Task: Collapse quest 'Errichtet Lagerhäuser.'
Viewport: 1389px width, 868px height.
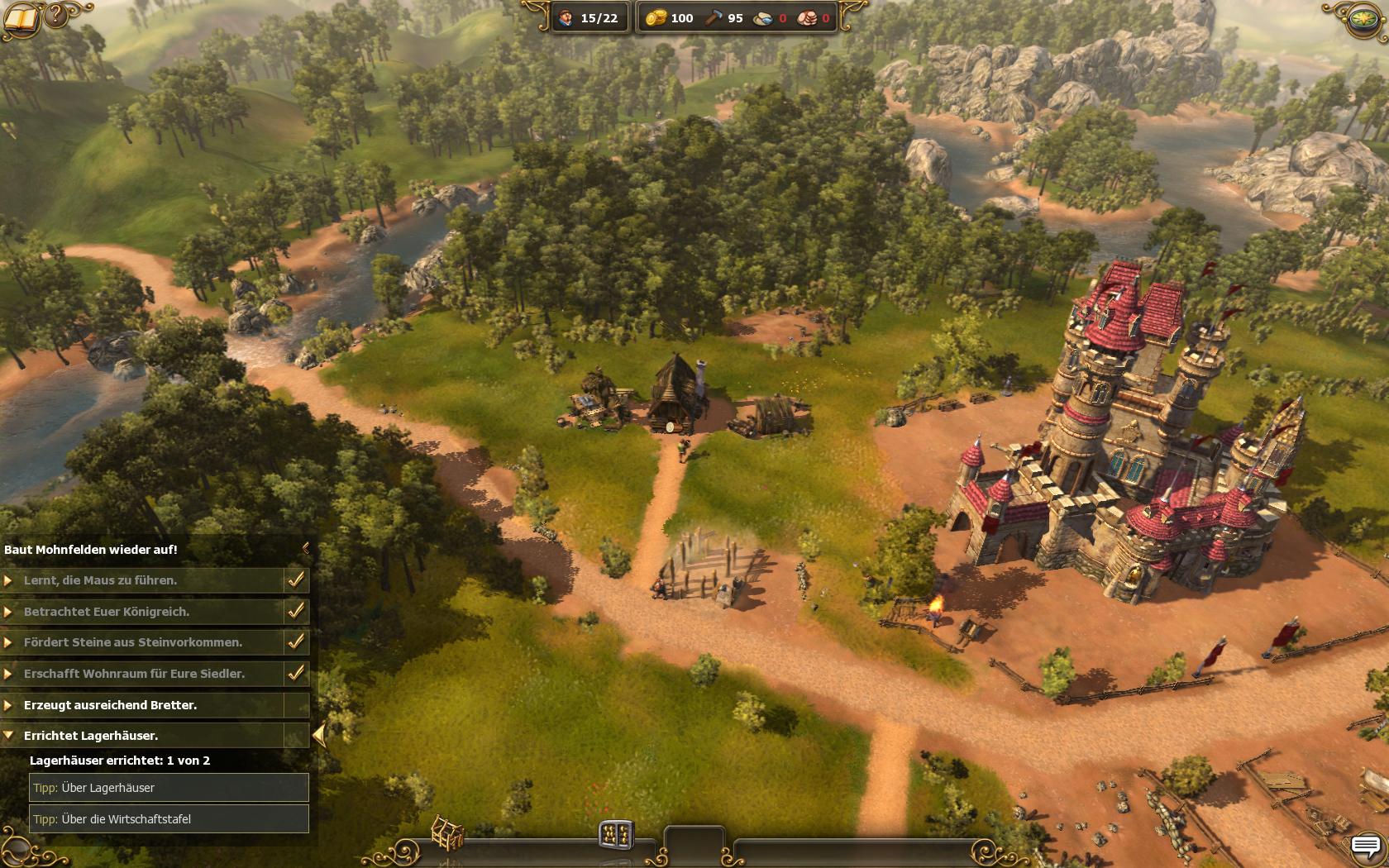Action: pyautogui.click(x=9, y=735)
